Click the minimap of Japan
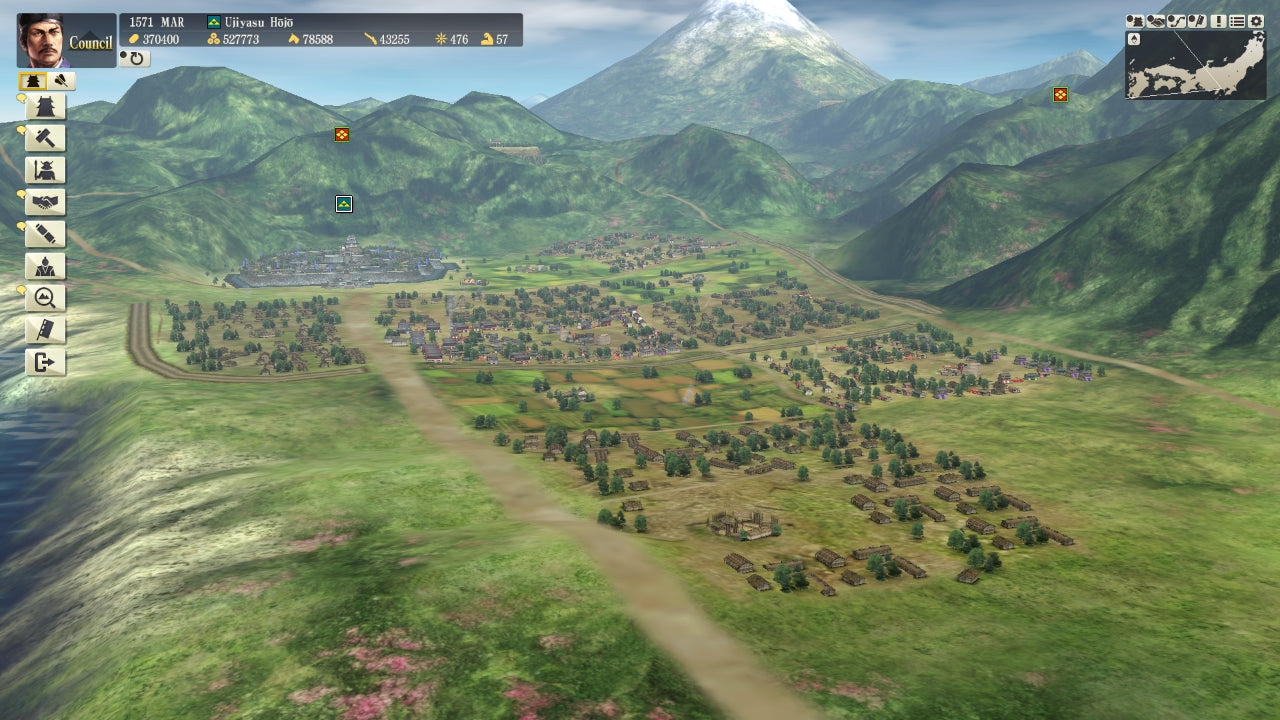 coord(1195,65)
